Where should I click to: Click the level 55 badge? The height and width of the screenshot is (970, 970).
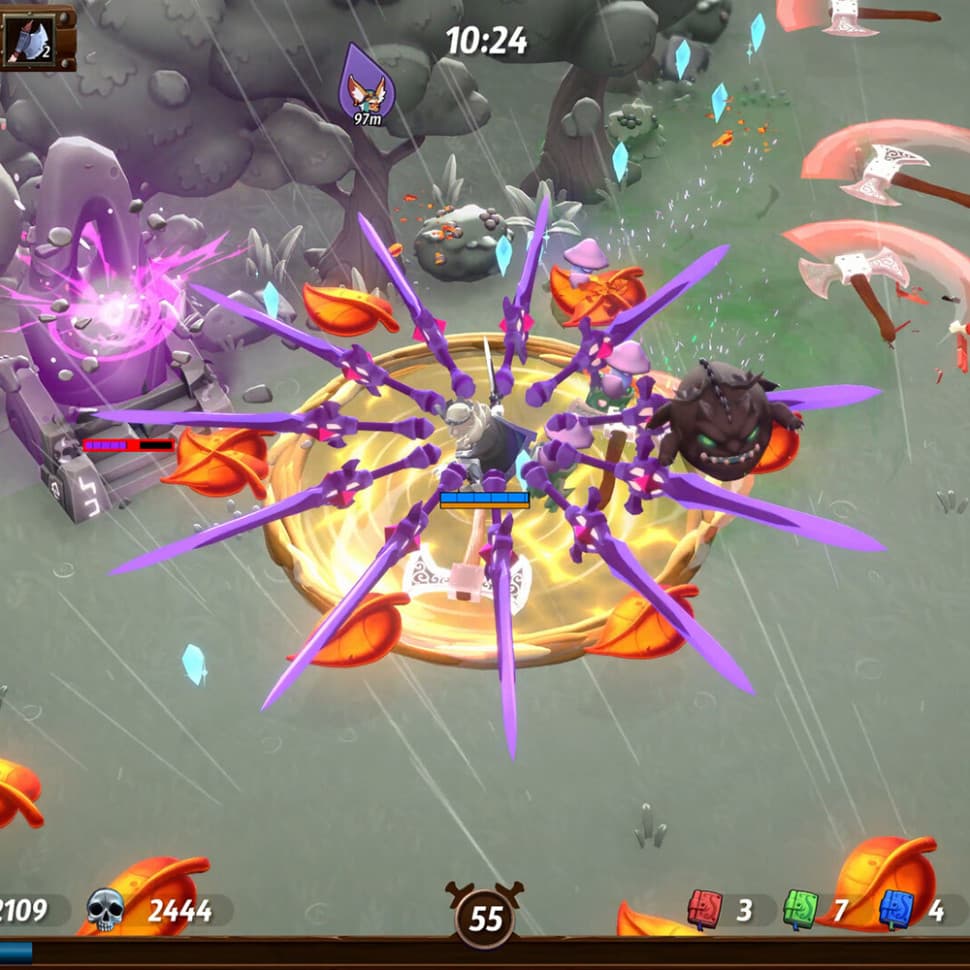(x=485, y=916)
